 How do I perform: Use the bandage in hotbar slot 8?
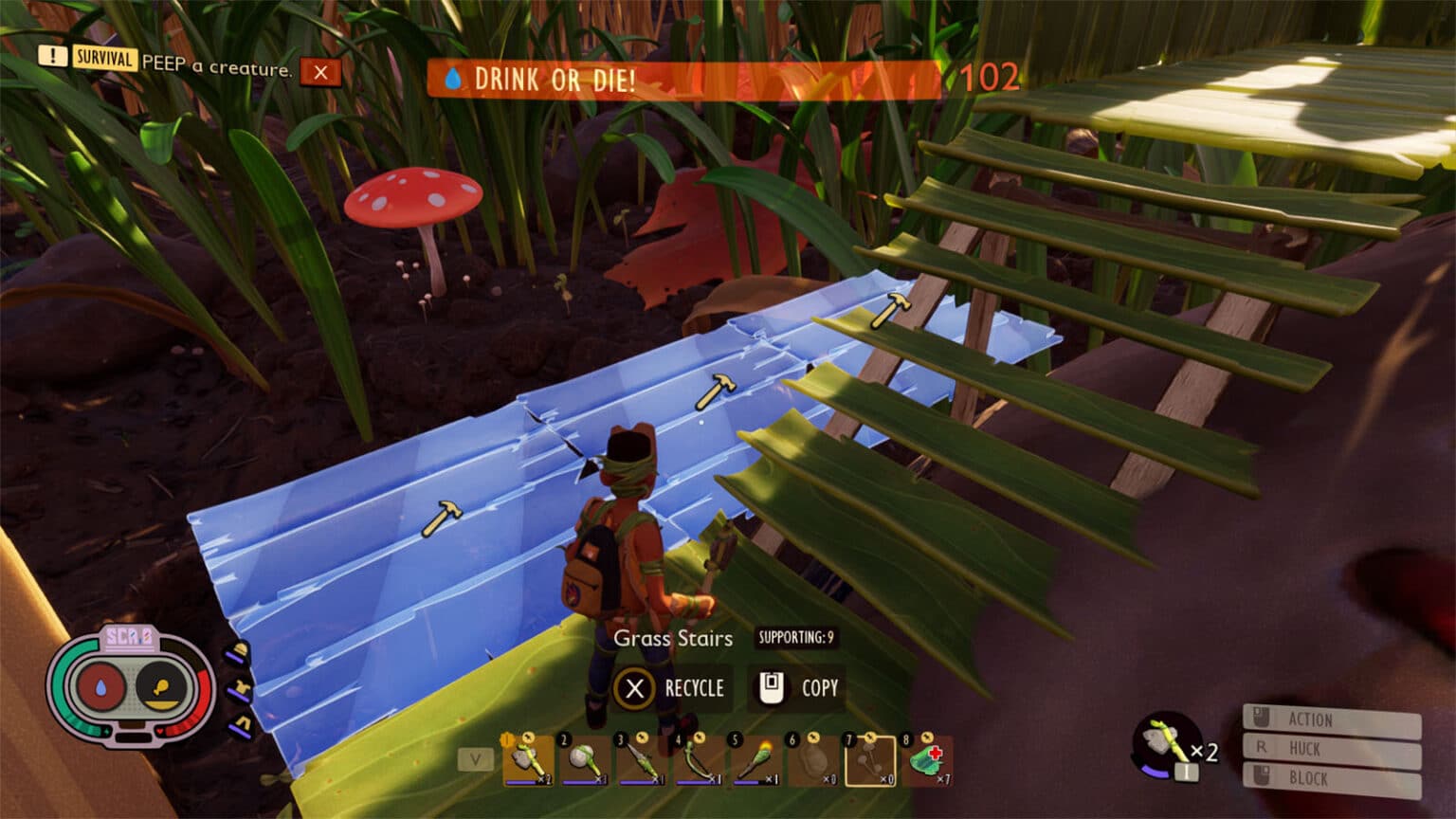point(926,761)
